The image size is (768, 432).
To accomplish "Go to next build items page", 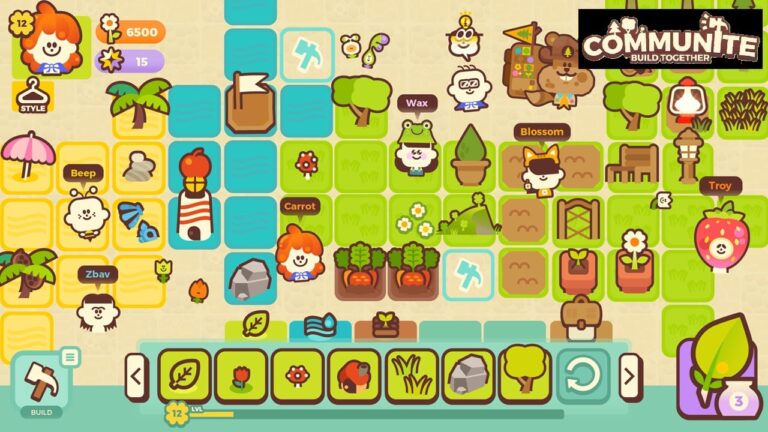I will tap(629, 377).
